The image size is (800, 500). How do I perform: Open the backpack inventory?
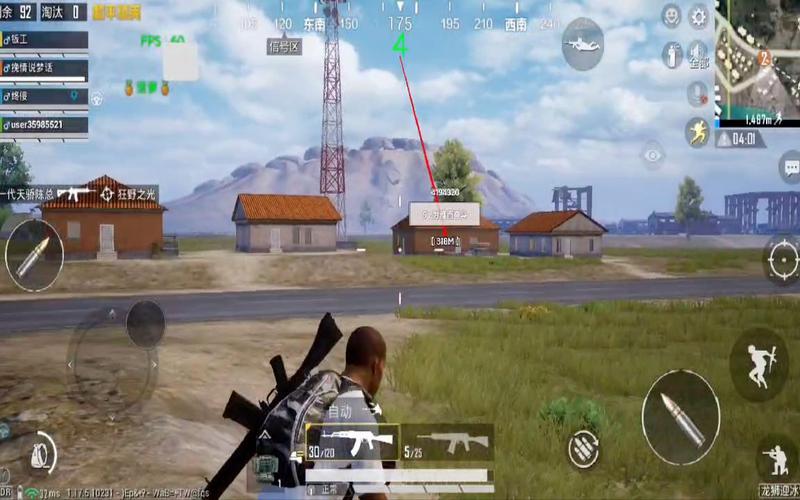38,454
